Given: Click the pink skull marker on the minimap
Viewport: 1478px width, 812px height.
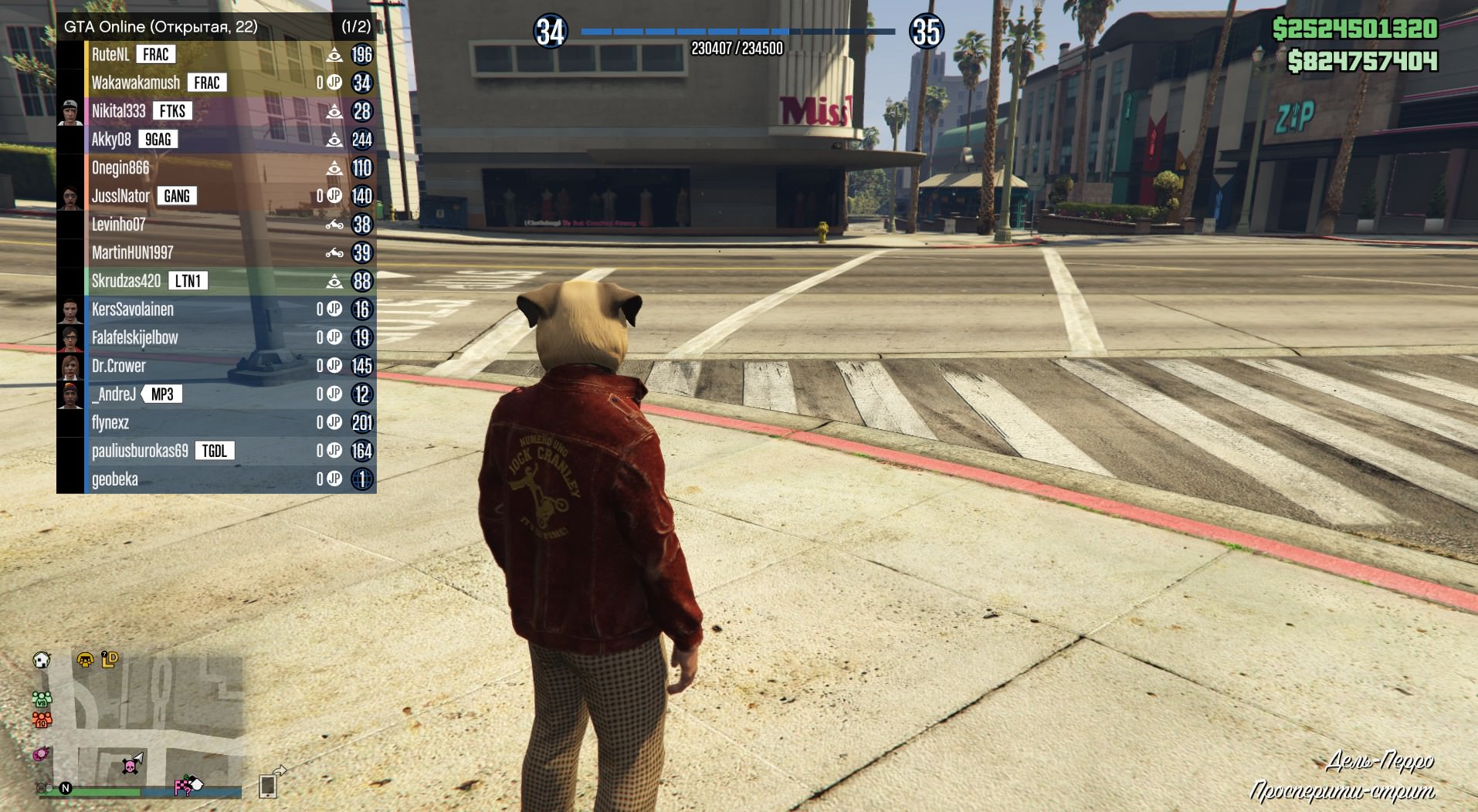Looking at the screenshot, I should tap(131, 766).
